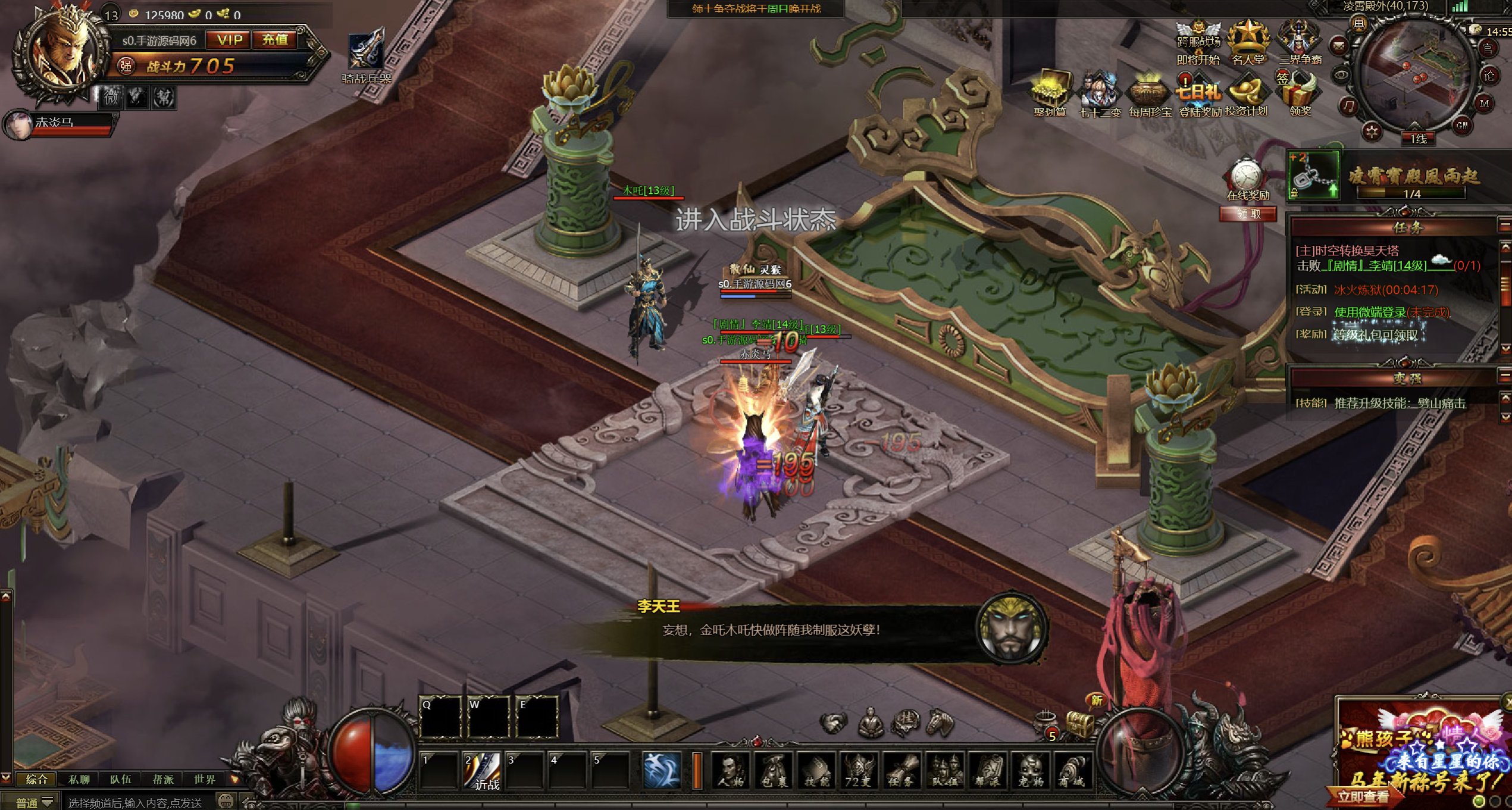1512x810 pixels.
Task: Open the 人物 character sheet
Action: tap(731, 771)
